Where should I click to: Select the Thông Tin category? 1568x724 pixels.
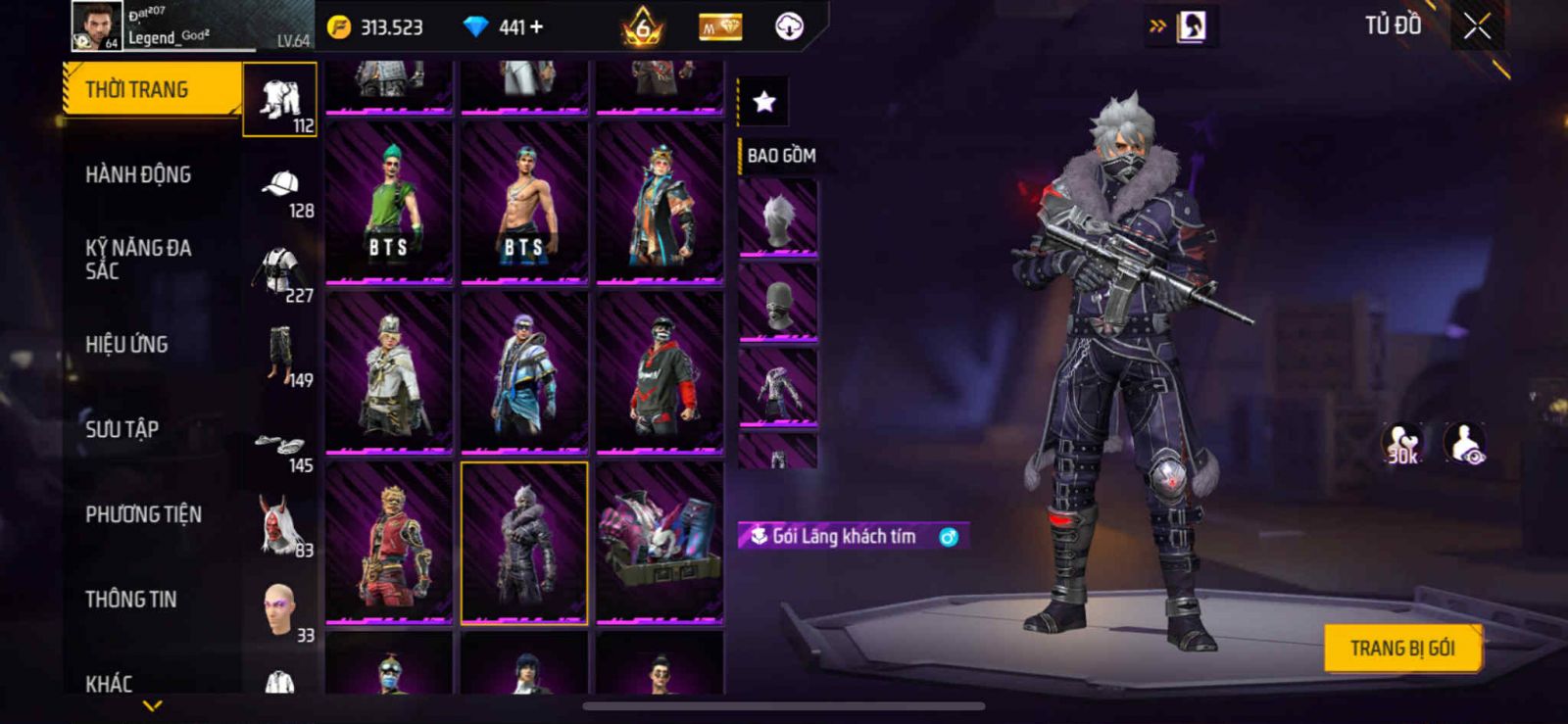tap(130, 600)
